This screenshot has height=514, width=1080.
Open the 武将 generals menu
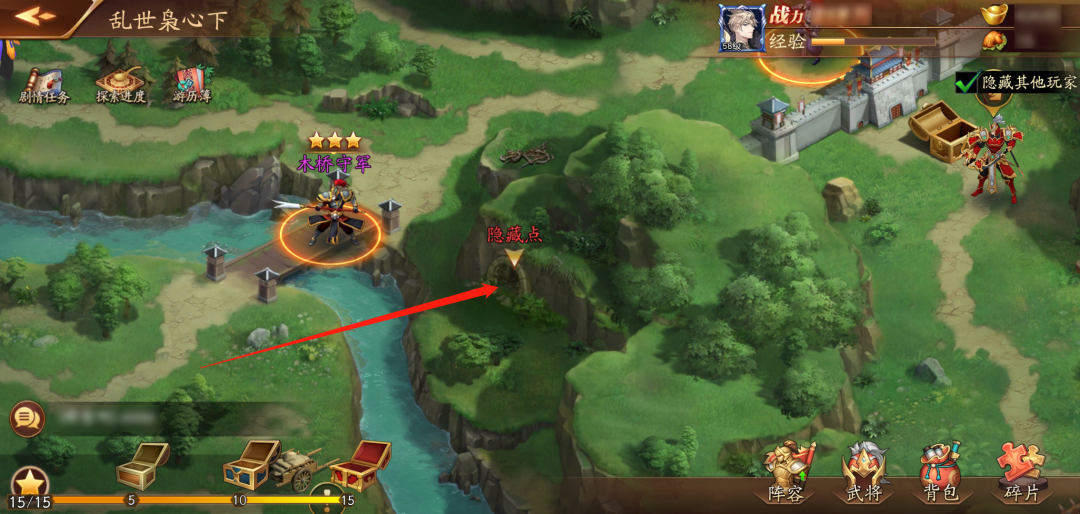pyautogui.click(x=863, y=473)
